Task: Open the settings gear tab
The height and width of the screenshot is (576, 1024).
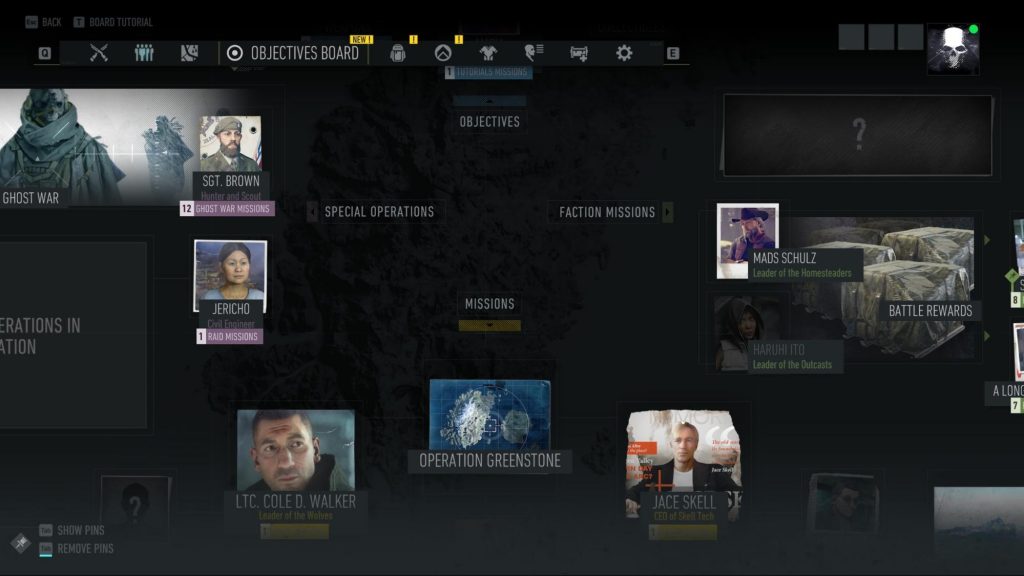Action: pos(624,53)
